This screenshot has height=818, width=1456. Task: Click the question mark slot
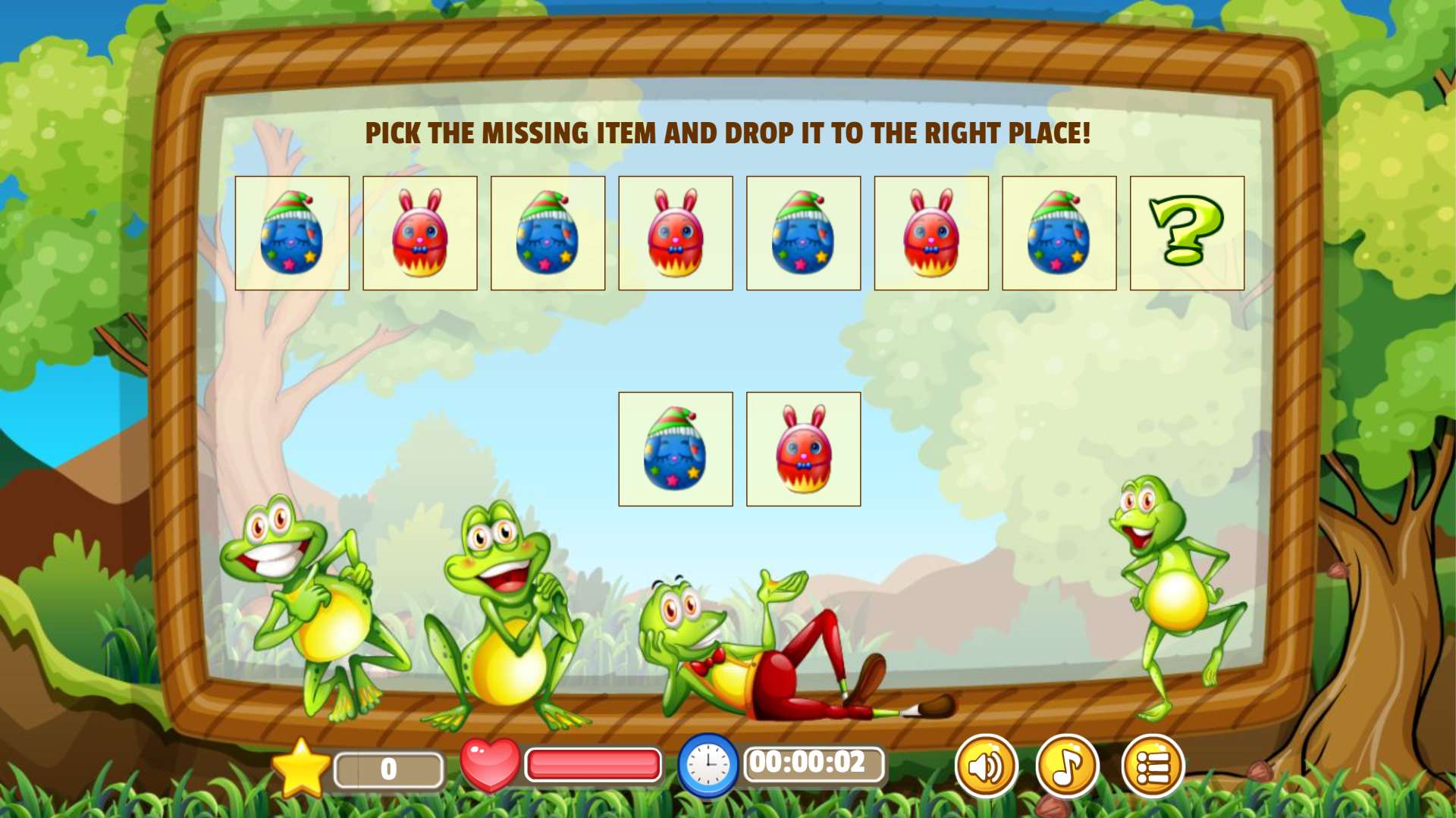pyautogui.click(x=1186, y=233)
